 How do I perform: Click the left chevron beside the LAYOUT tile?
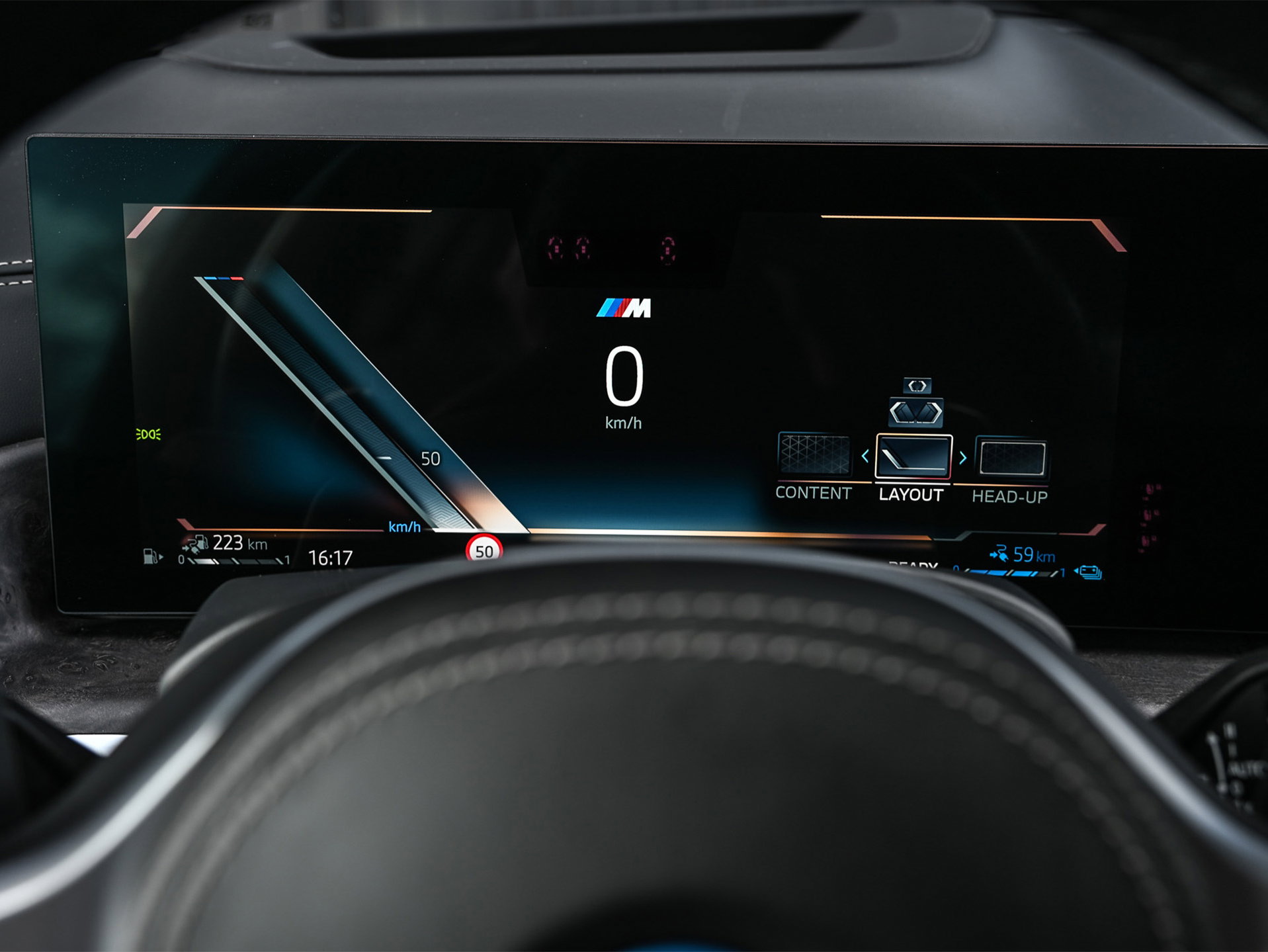pos(865,456)
